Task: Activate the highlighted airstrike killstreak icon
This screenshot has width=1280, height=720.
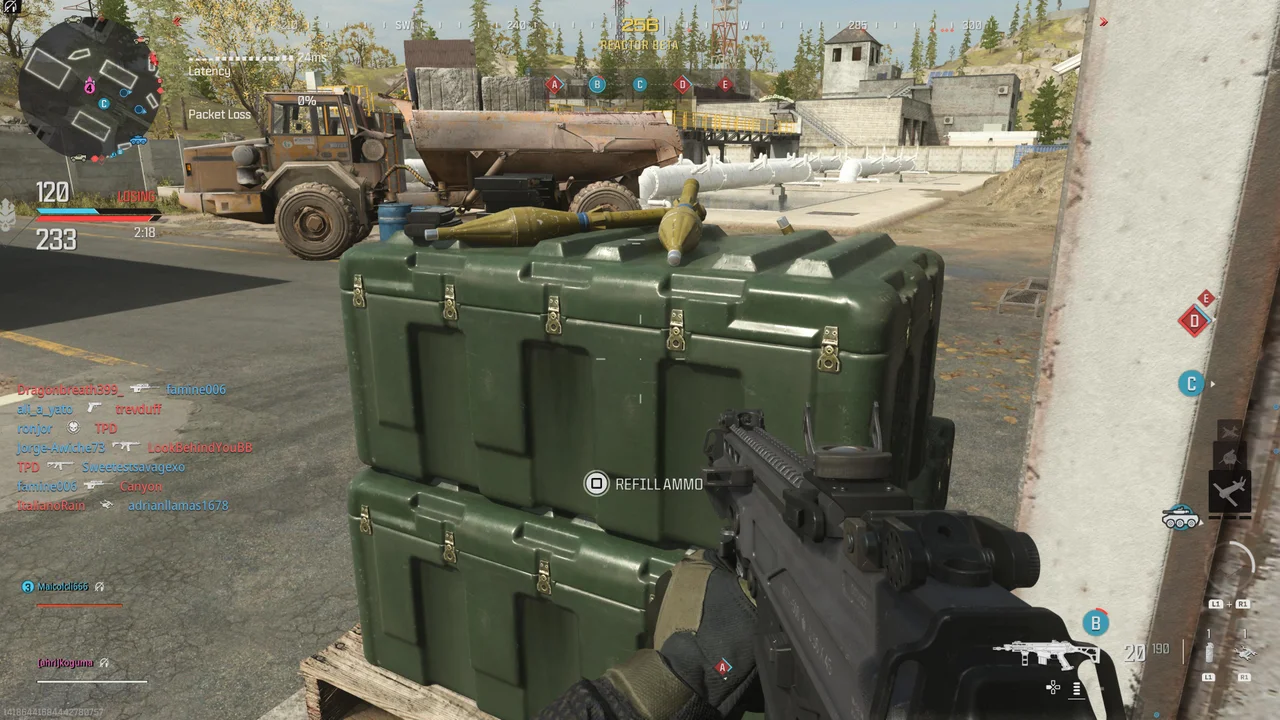Action: [x=1229, y=492]
